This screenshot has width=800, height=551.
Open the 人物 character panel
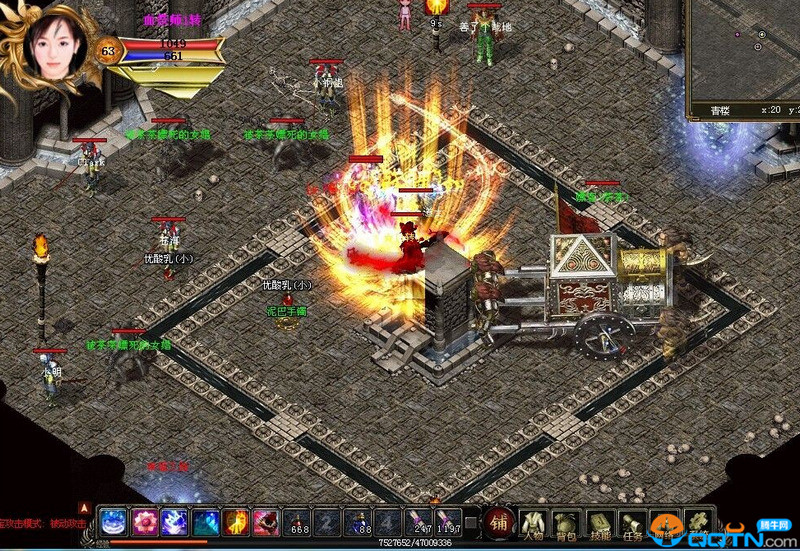[534, 522]
